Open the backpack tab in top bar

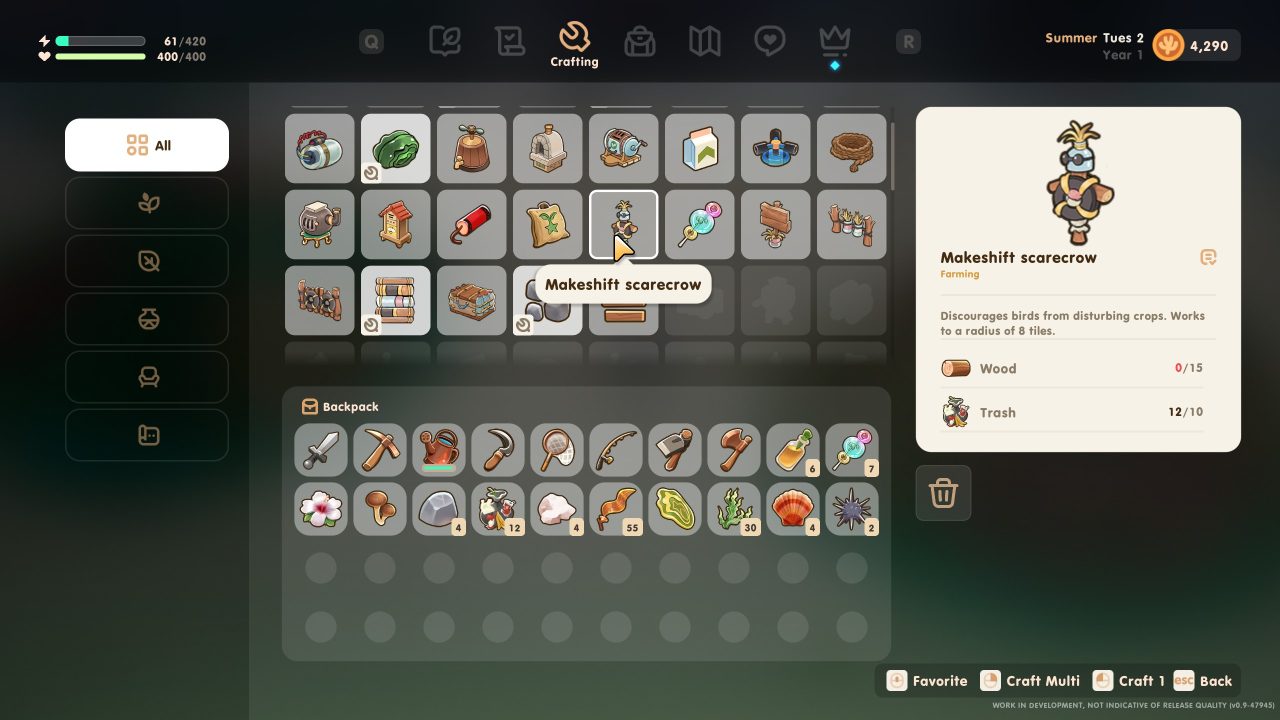tap(639, 41)
